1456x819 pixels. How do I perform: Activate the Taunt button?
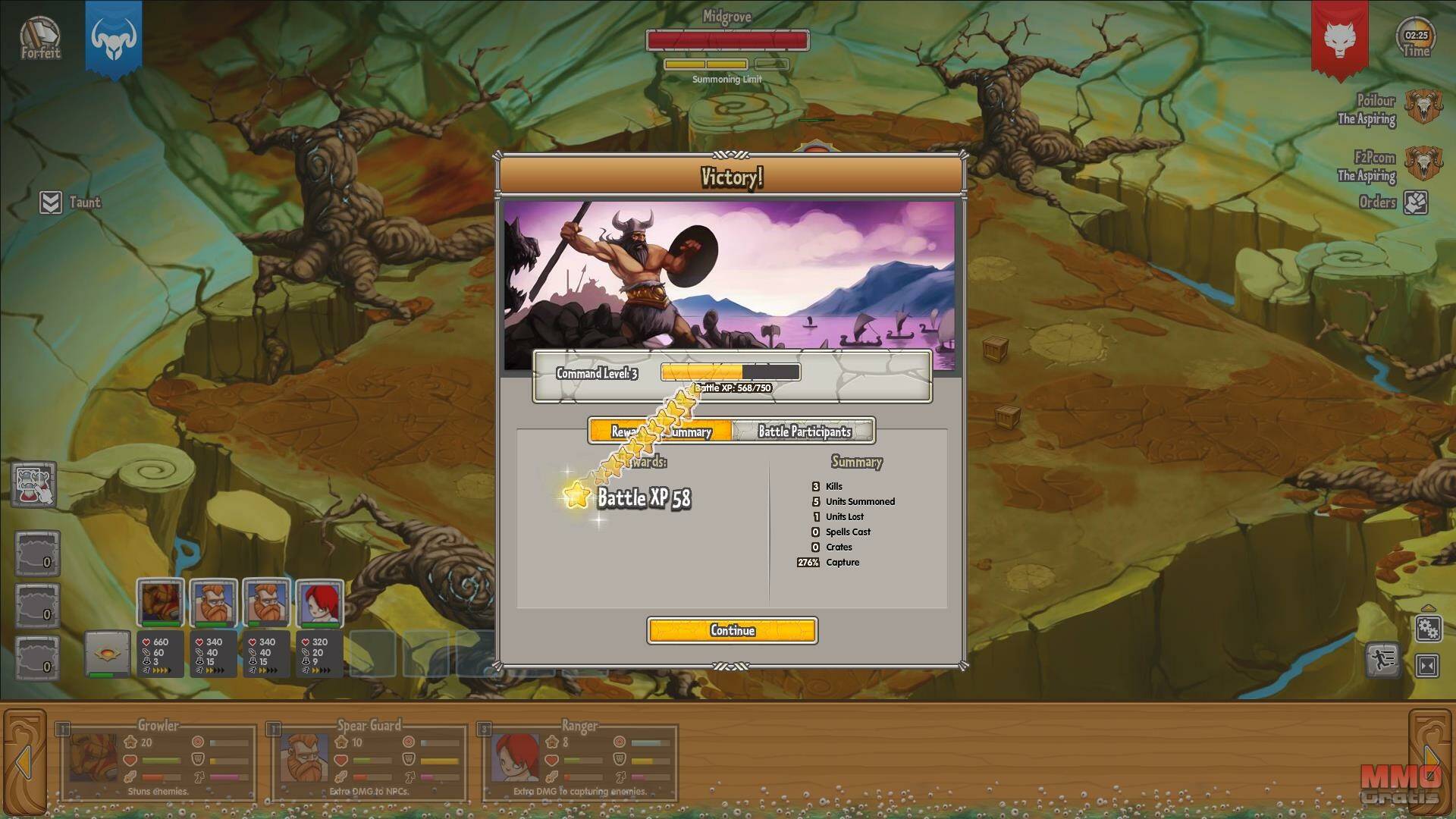pos(51,202)
